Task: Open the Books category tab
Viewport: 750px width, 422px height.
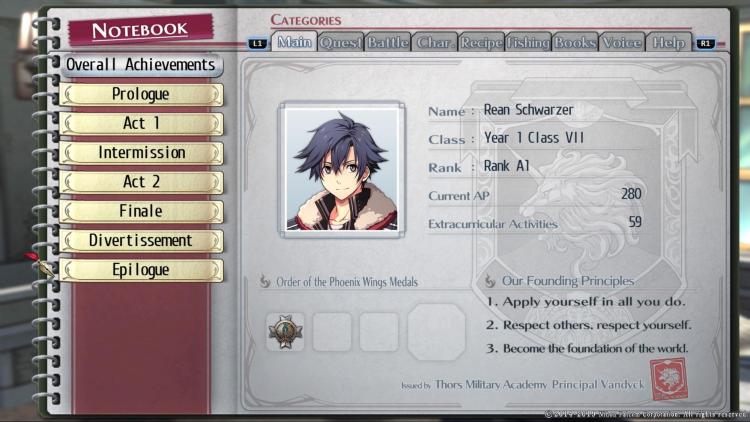Action: pyautogui.click(x=575, y=42)
